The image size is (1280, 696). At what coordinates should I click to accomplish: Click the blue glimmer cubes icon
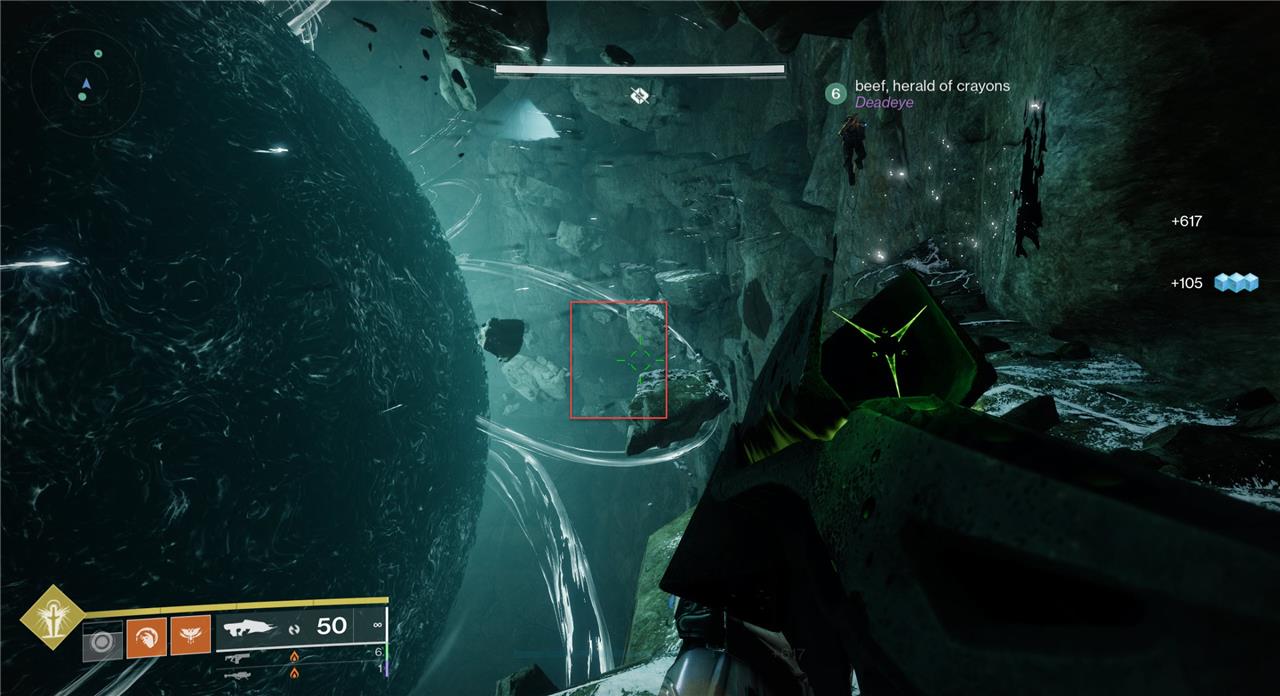pyautogui.click(x=1234, y=283)
